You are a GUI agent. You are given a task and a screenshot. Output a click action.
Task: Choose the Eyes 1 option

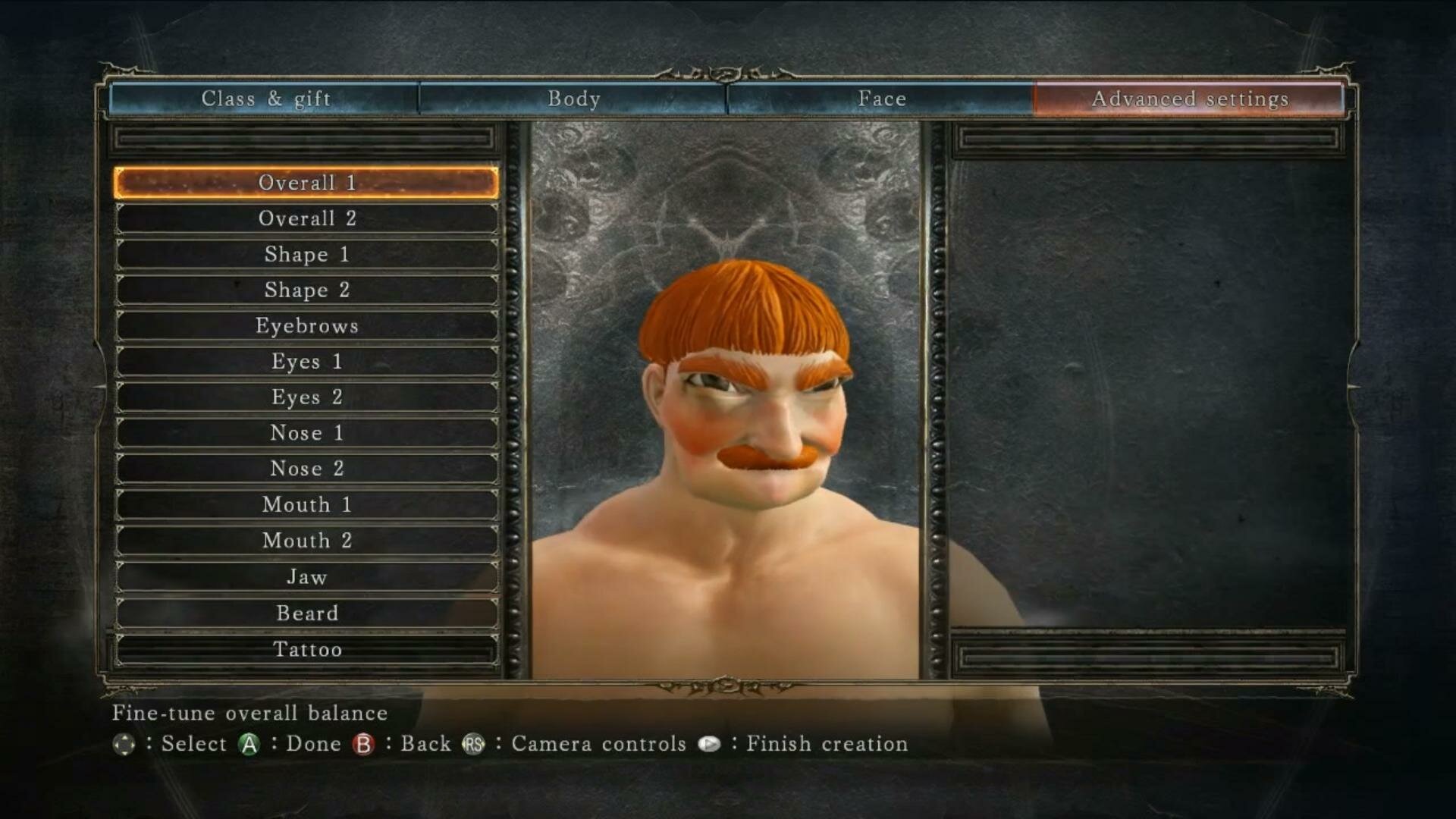pyautogui.click(x=307, y=362)
